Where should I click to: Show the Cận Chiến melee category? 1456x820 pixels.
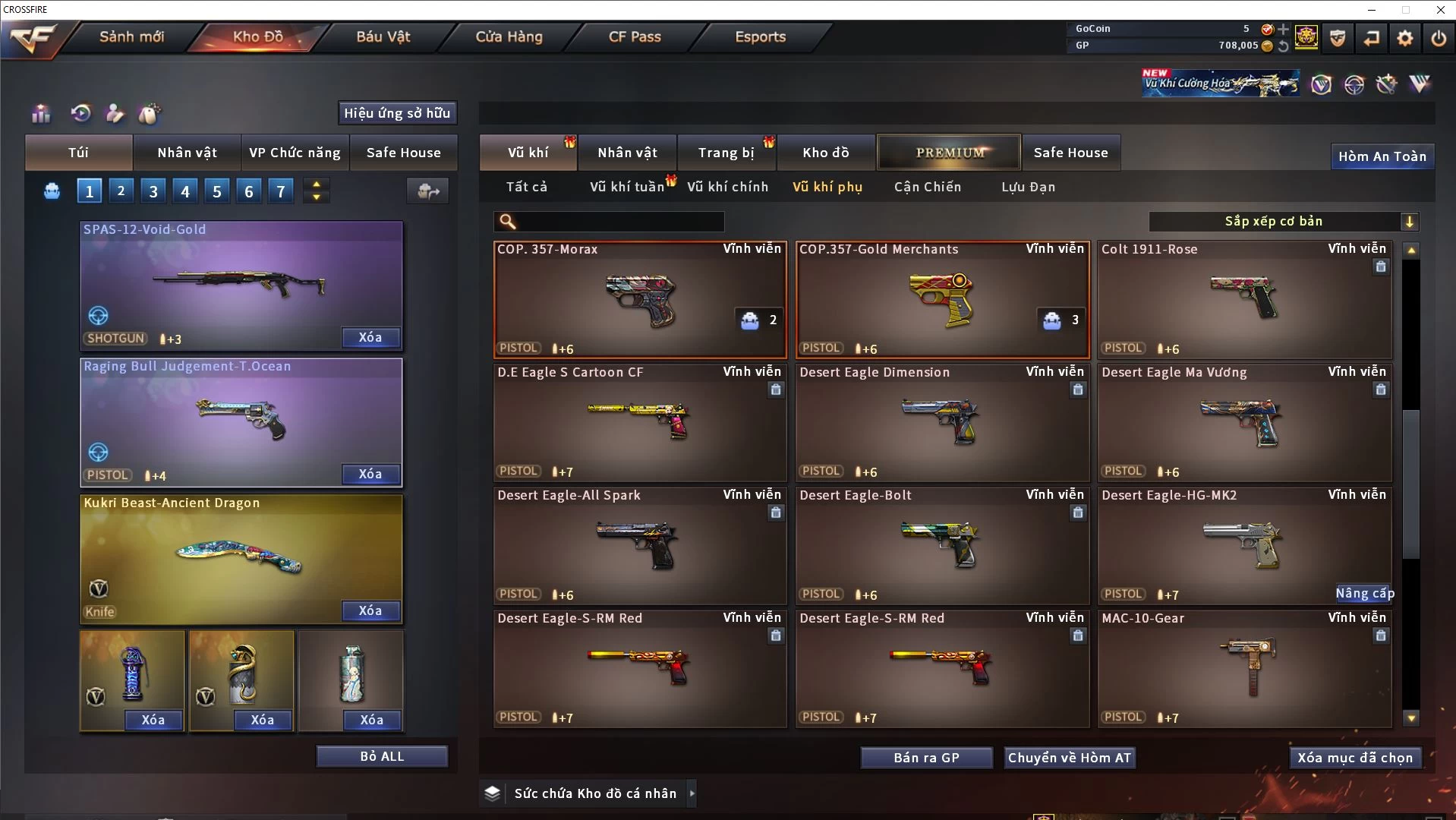click(927, 187)
